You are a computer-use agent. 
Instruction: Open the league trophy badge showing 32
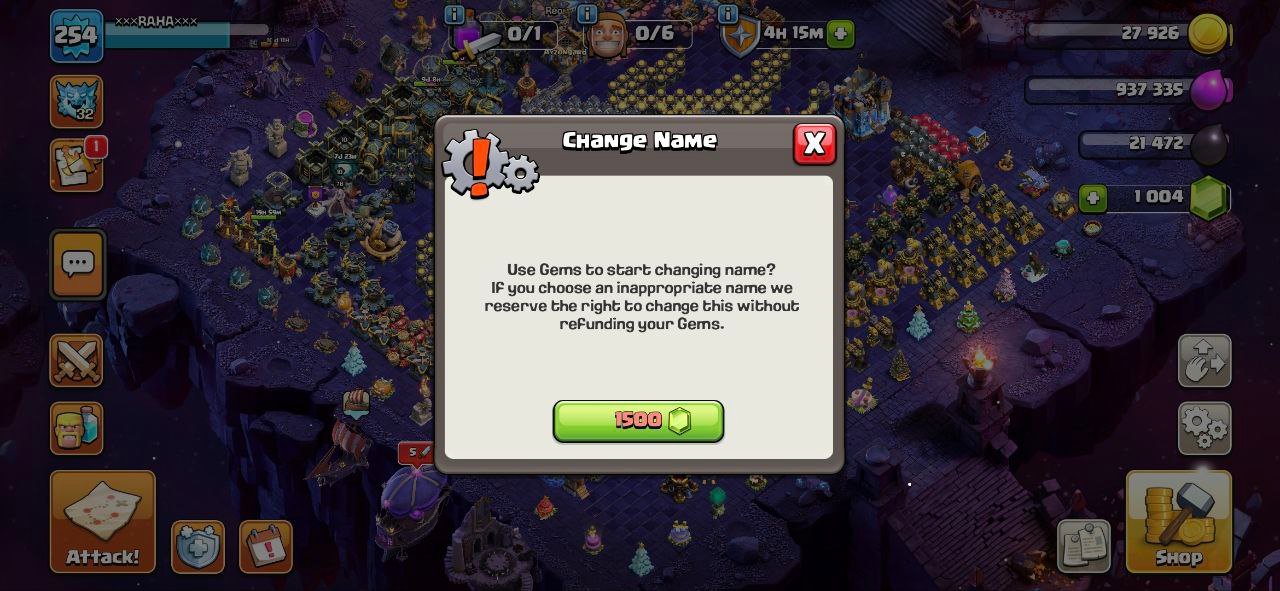coord(77,101)
